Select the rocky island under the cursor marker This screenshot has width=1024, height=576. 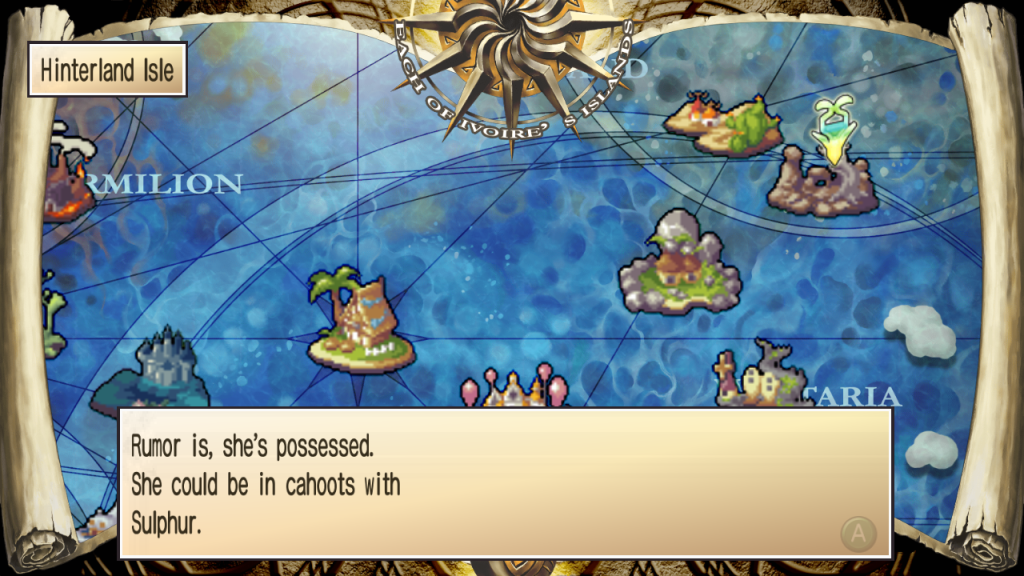coord(821,185)
